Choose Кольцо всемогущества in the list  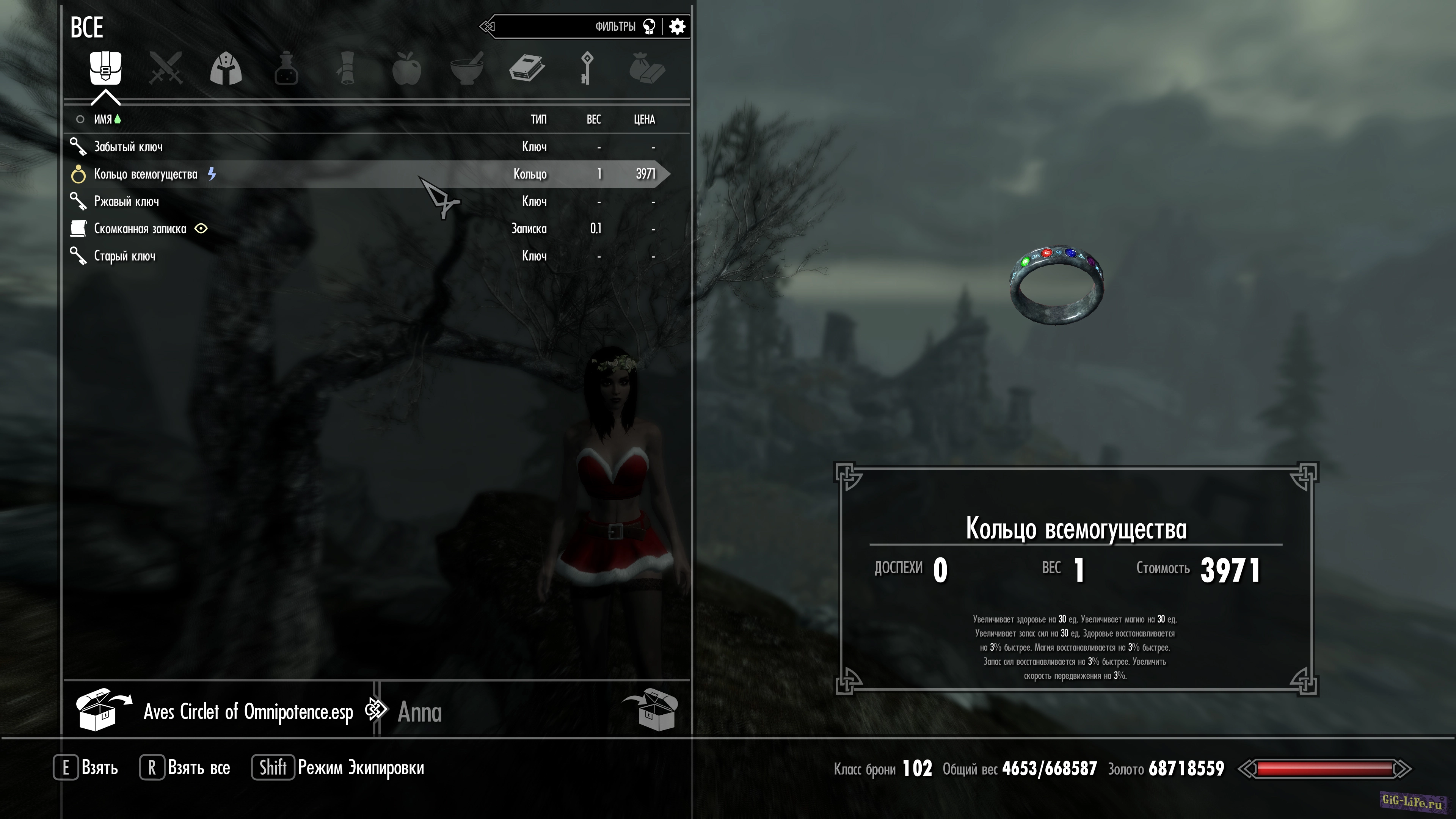146,174
